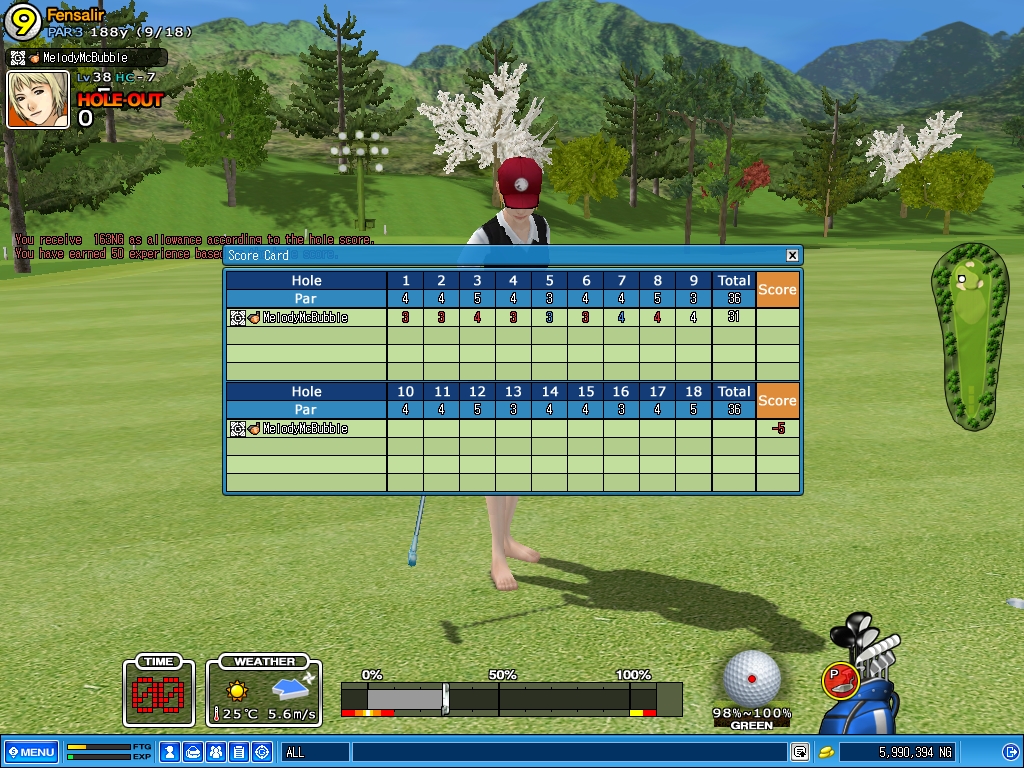Image resolution: width=1024 pixels, height=768 pixels.
Task: Open the single-person profile icon
Action: coord(170,752)
